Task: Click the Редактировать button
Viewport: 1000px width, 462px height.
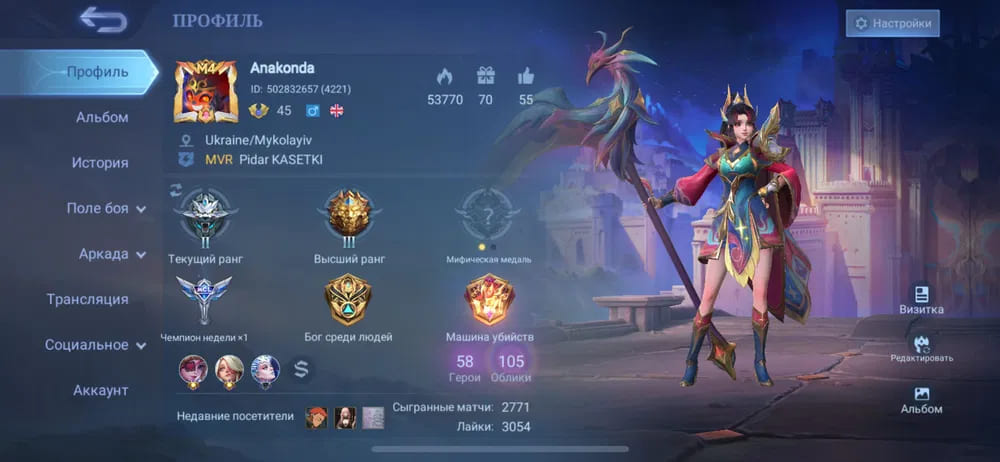Action: click(921, 349)
